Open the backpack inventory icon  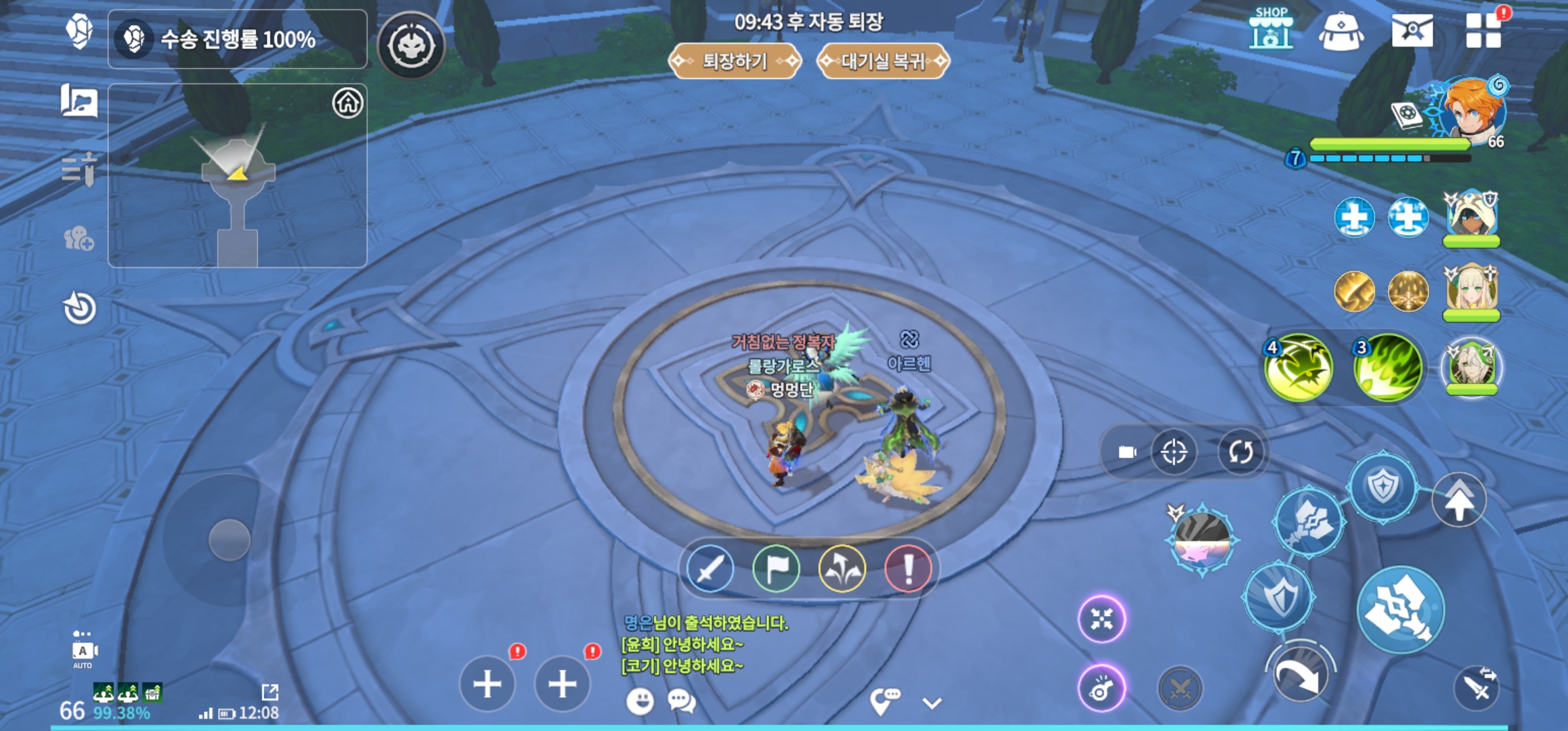[x=1341, y=31]
